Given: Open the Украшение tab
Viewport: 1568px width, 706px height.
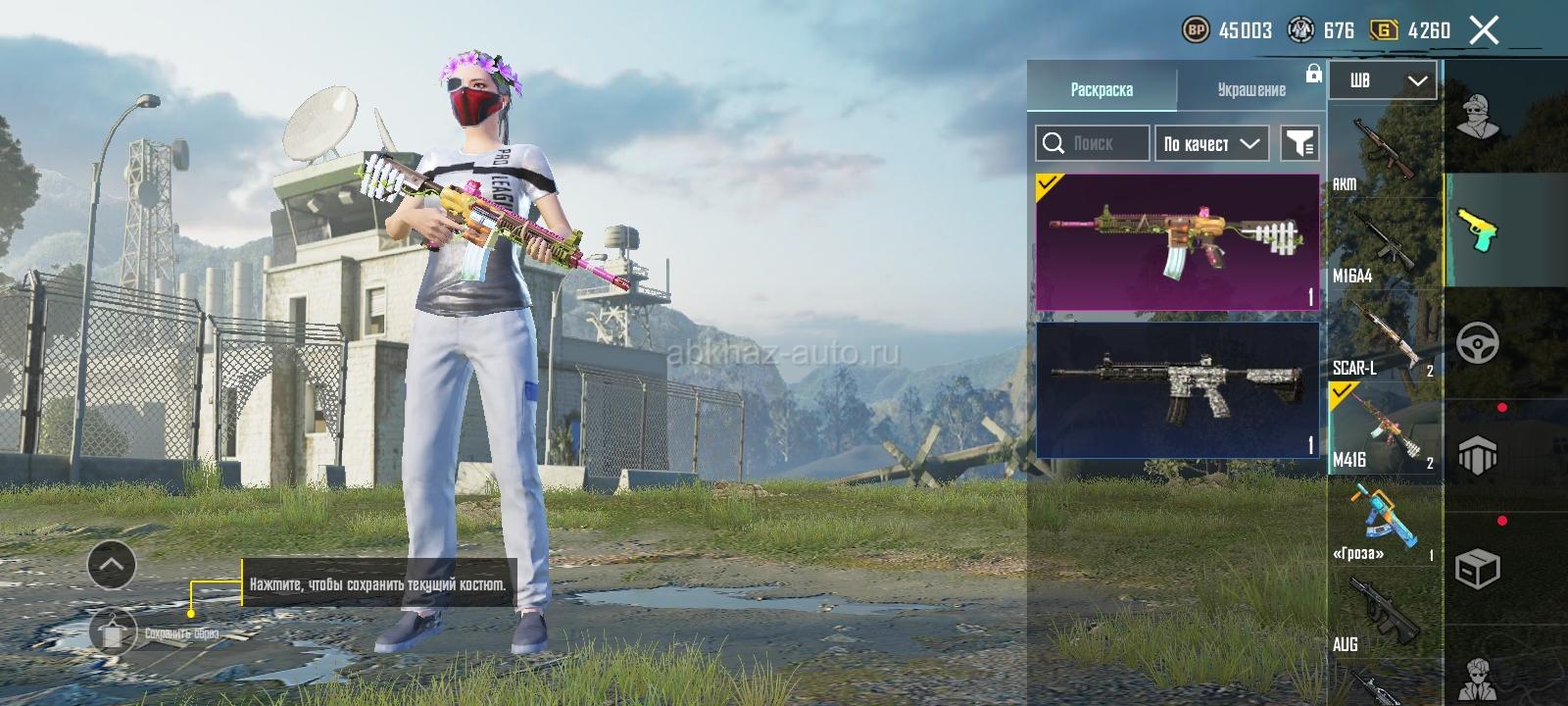Looking at the screenshot, I should pos(1251,89).
